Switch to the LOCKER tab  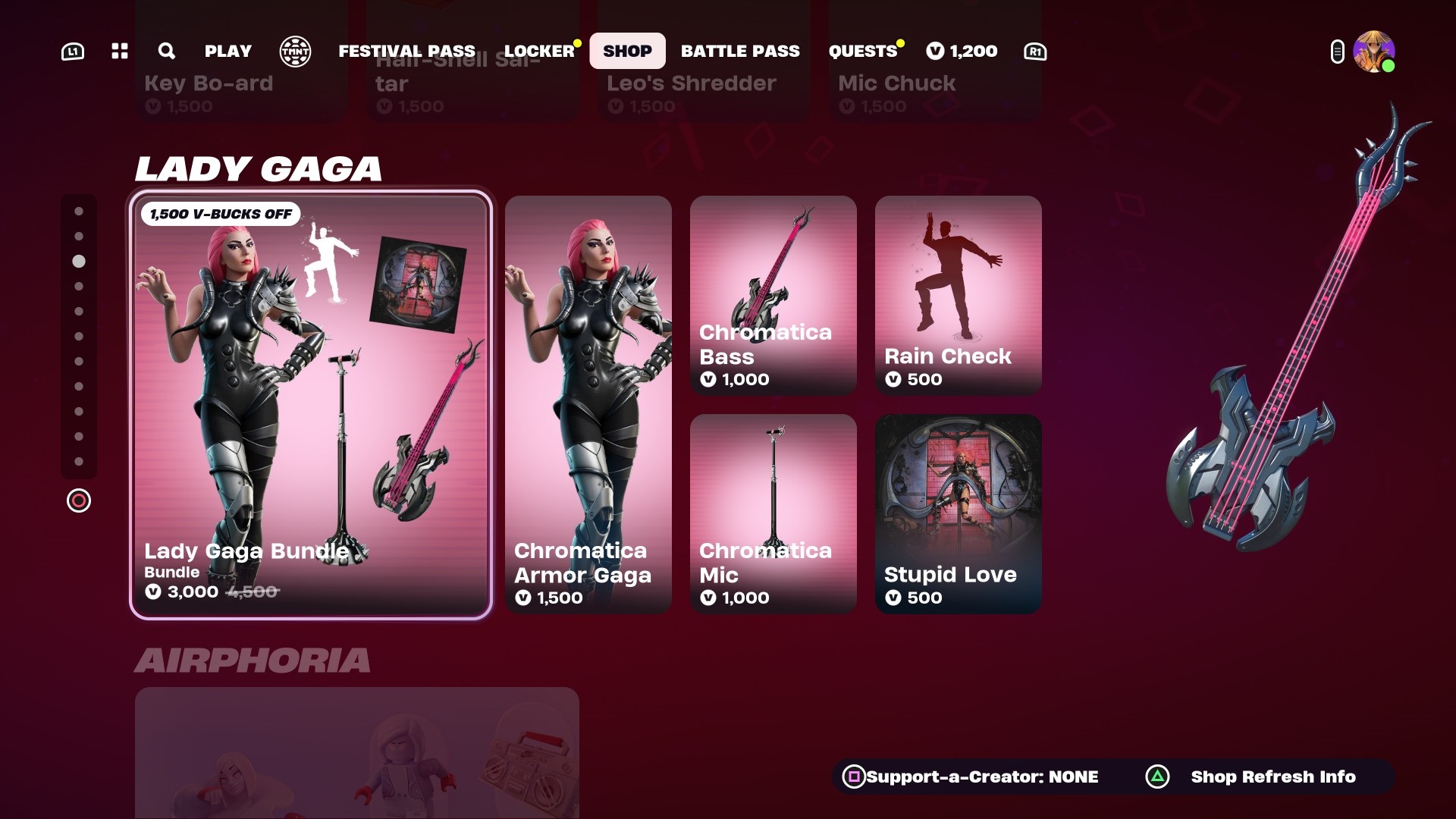pyautogui.click(x=540, y=51)
